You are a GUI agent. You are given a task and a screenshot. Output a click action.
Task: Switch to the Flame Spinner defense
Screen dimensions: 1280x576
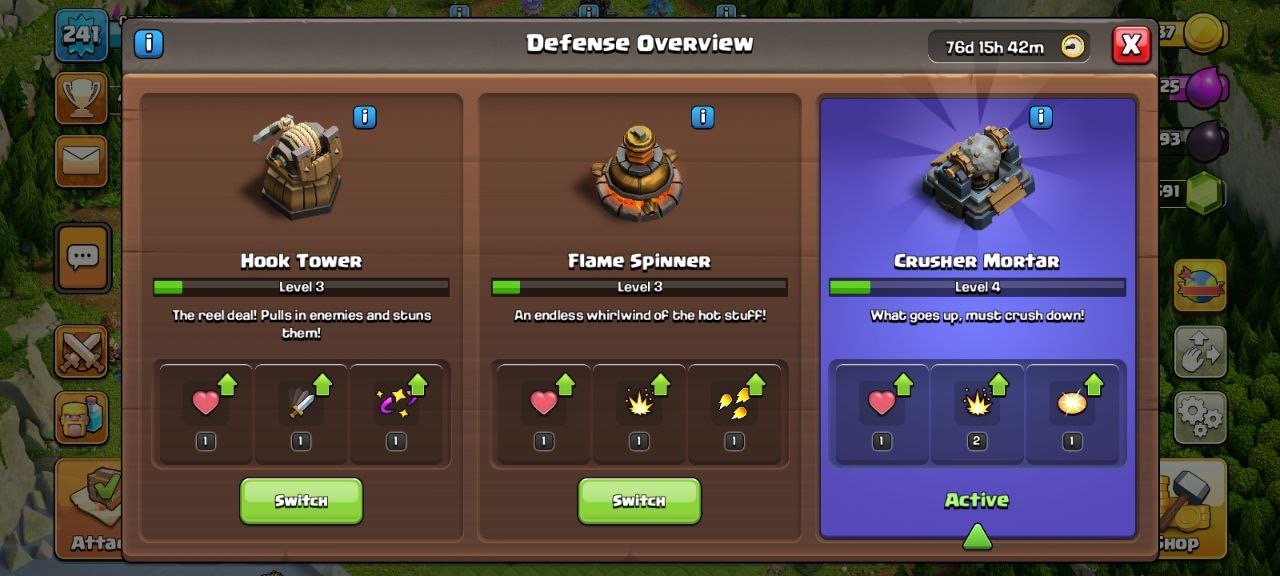[x=639, y=500]
